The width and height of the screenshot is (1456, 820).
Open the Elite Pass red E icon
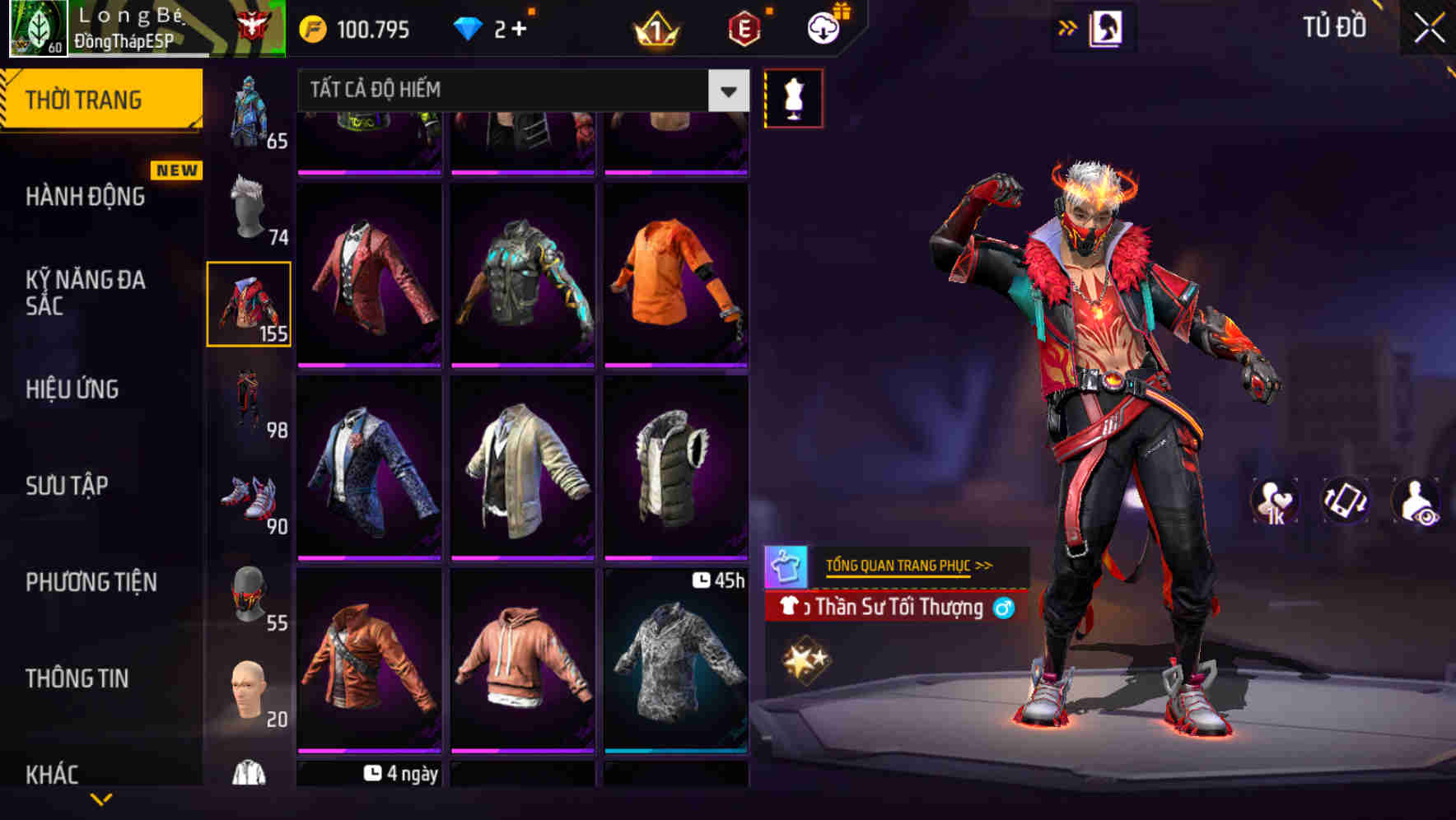[x=744, y=27]
